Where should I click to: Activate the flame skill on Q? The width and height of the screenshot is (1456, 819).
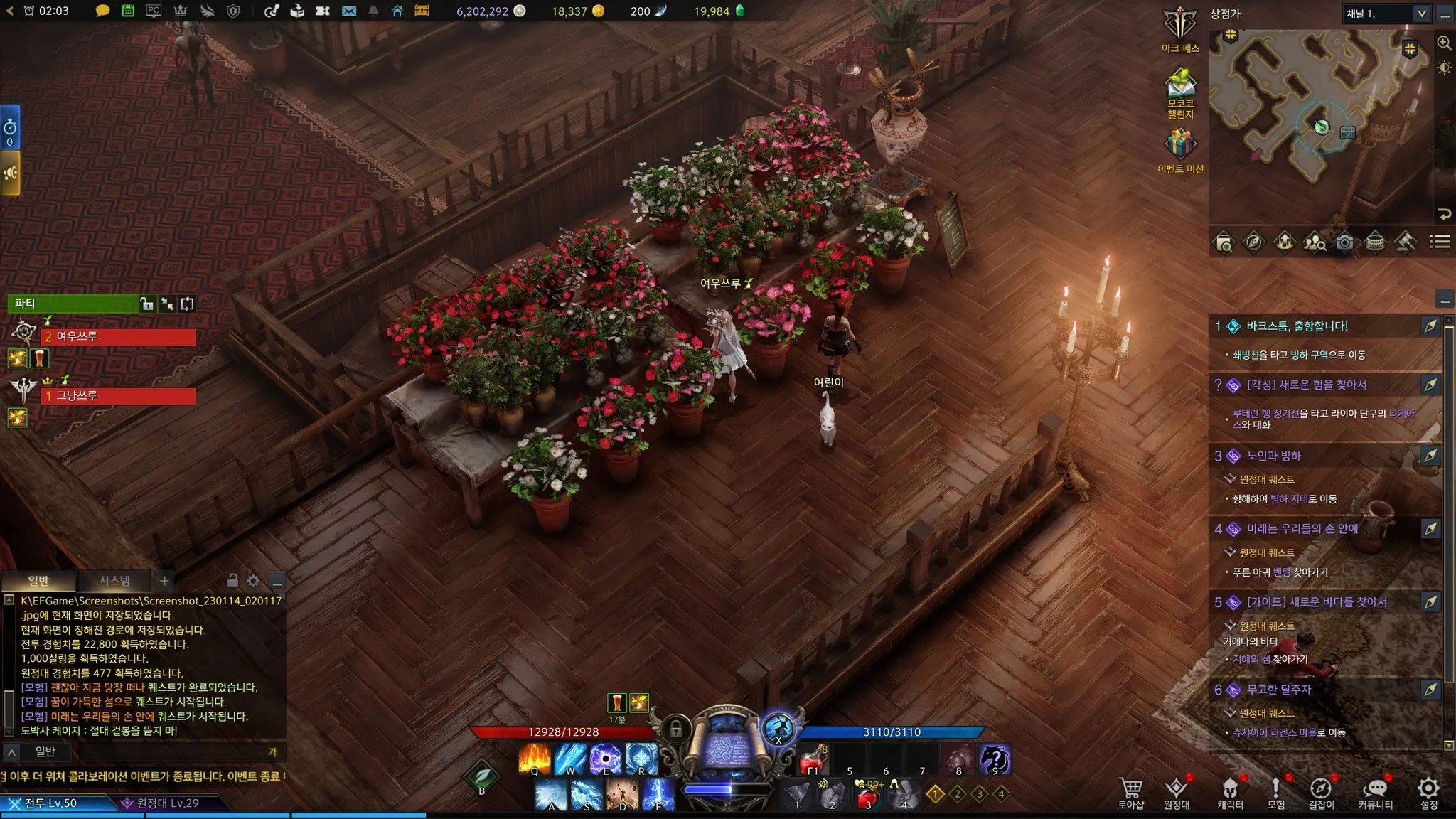tap(535, 759)
